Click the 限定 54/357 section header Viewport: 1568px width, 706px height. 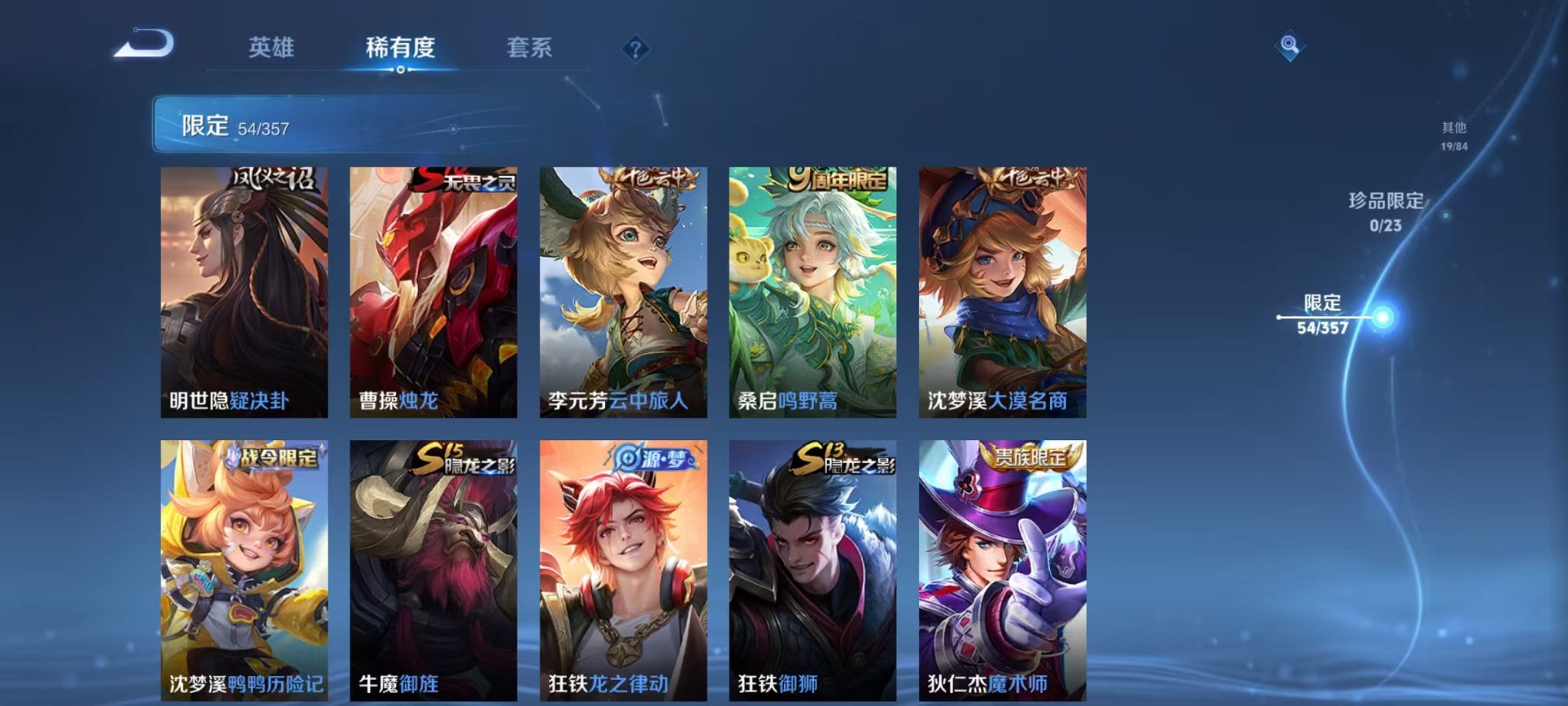pos(238,126)
